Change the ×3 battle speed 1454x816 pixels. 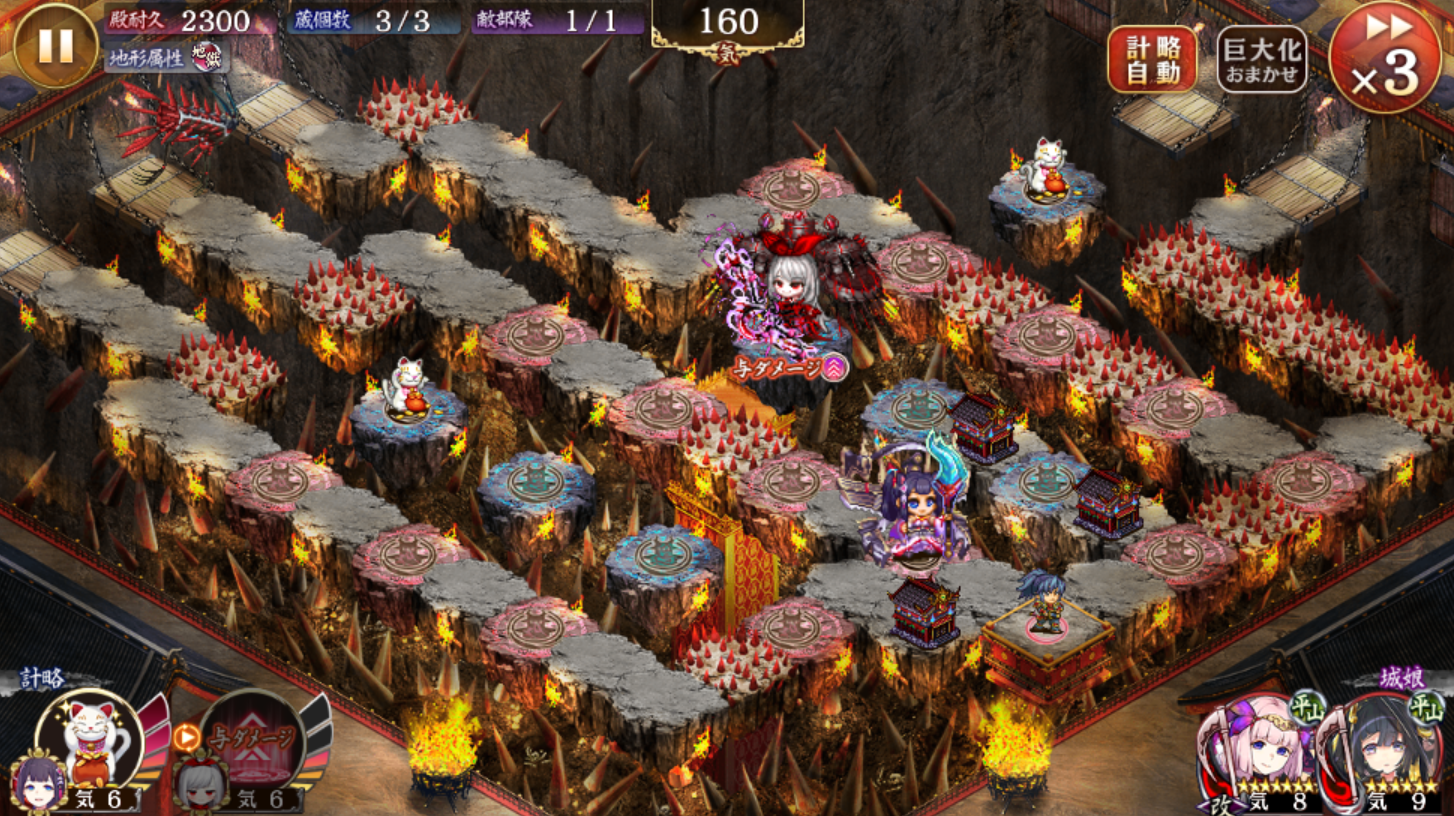pyautogui.click(x=1384, y=57)
